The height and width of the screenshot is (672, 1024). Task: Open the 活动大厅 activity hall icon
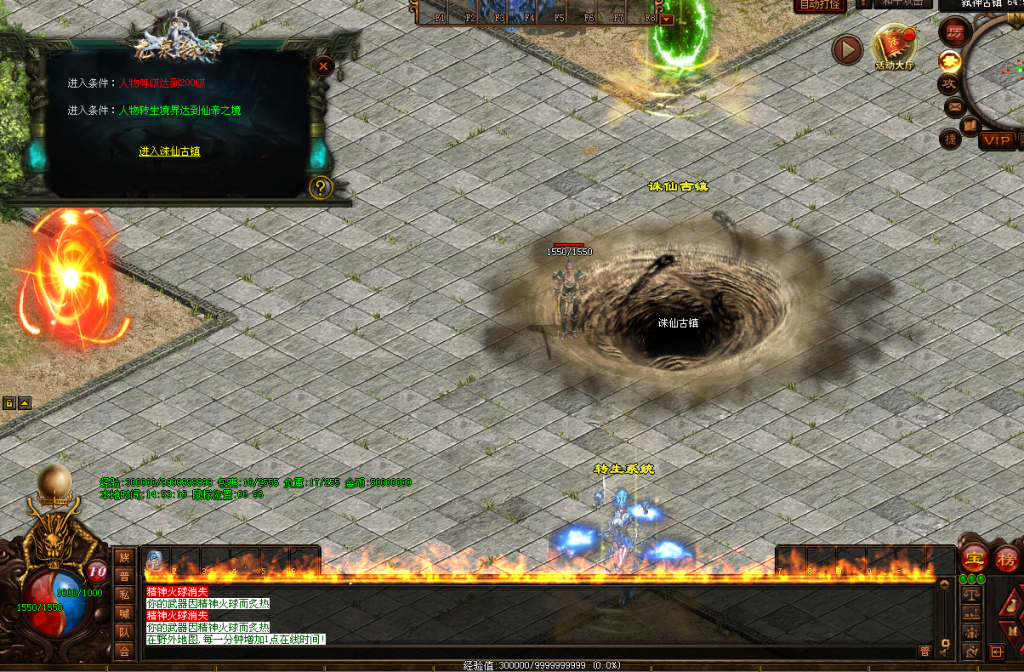click(893, 47)
